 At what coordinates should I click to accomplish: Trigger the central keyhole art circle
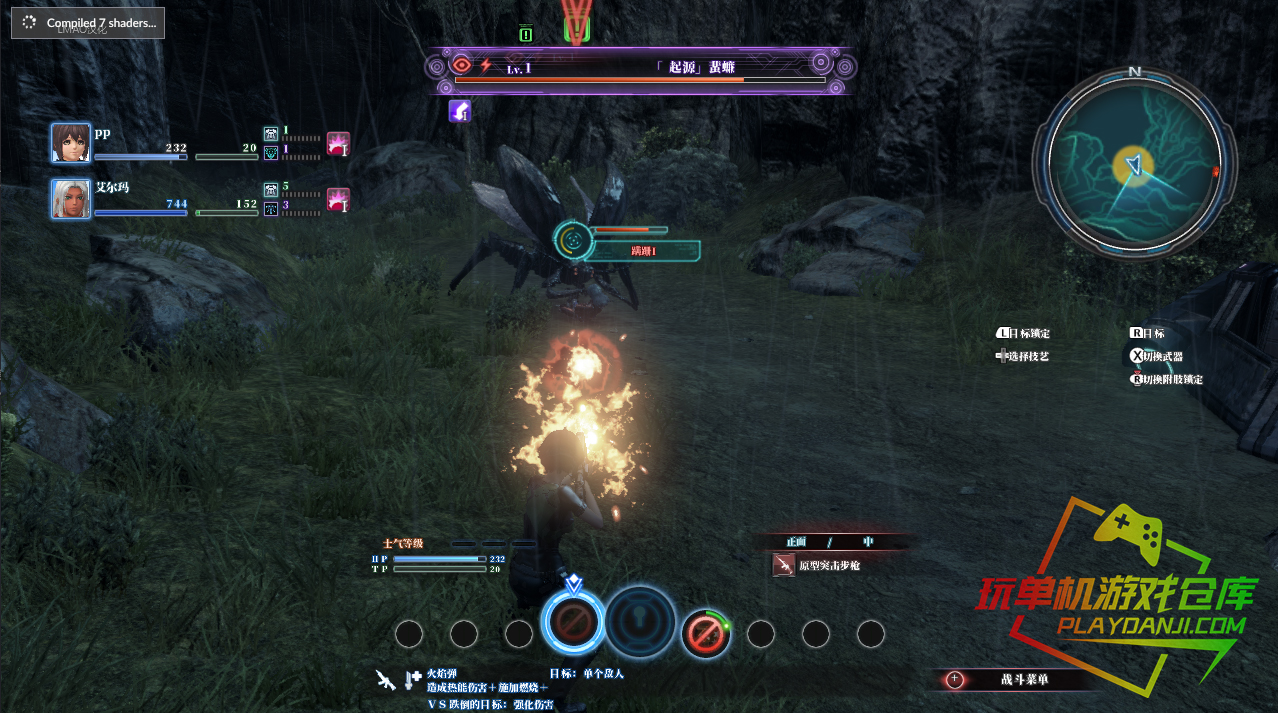[x=641, y=622]
